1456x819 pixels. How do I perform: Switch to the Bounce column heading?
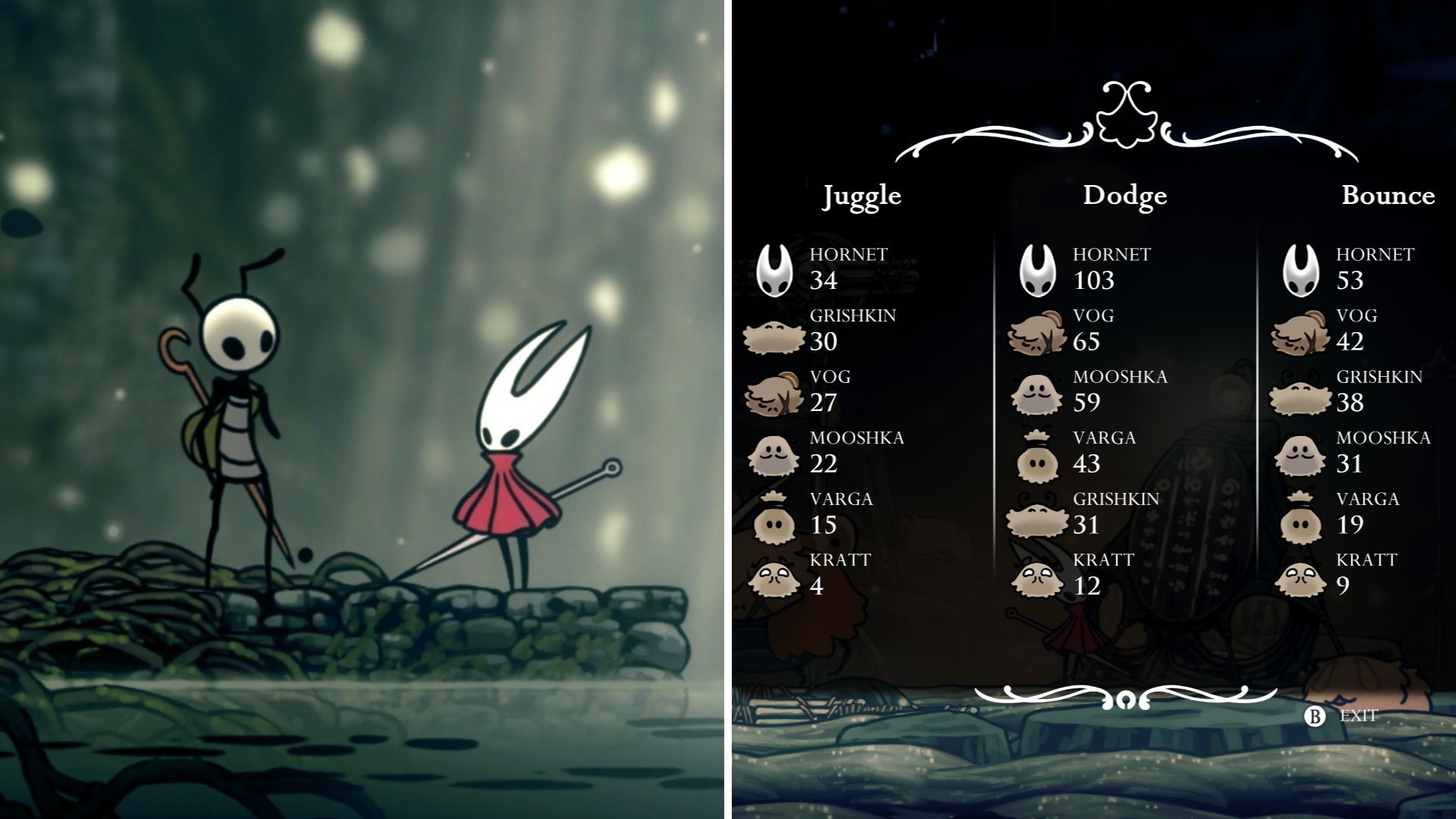coord(1388,196)
